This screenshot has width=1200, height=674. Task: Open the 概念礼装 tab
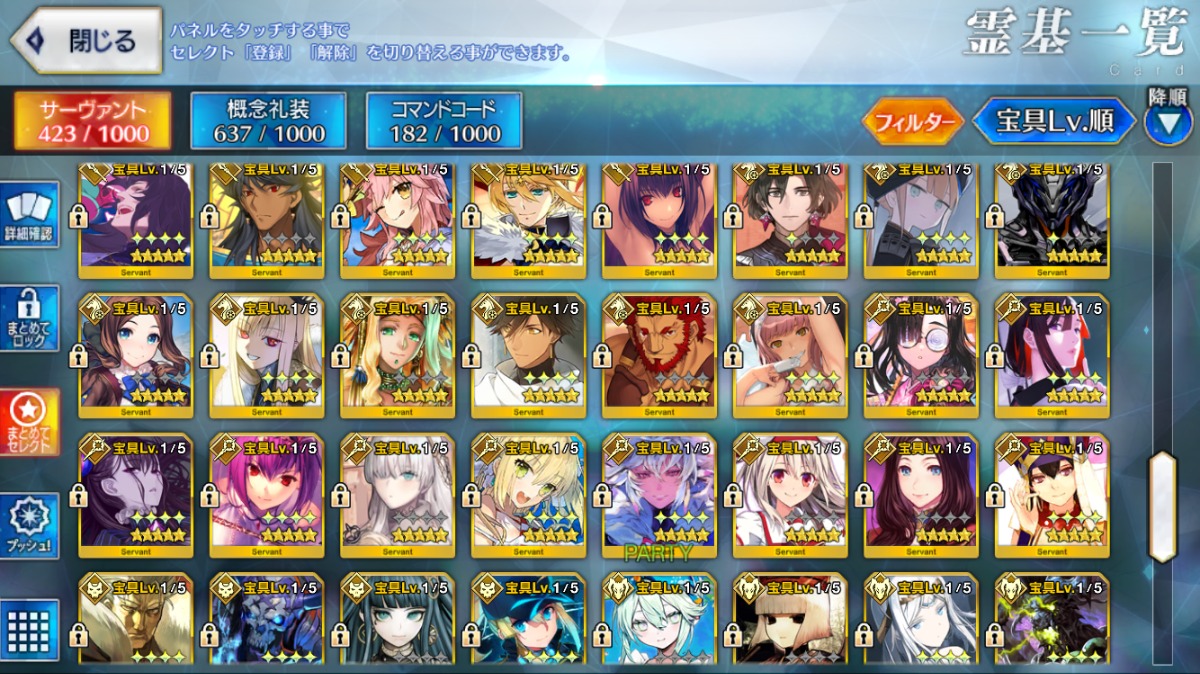coord(268,122)
